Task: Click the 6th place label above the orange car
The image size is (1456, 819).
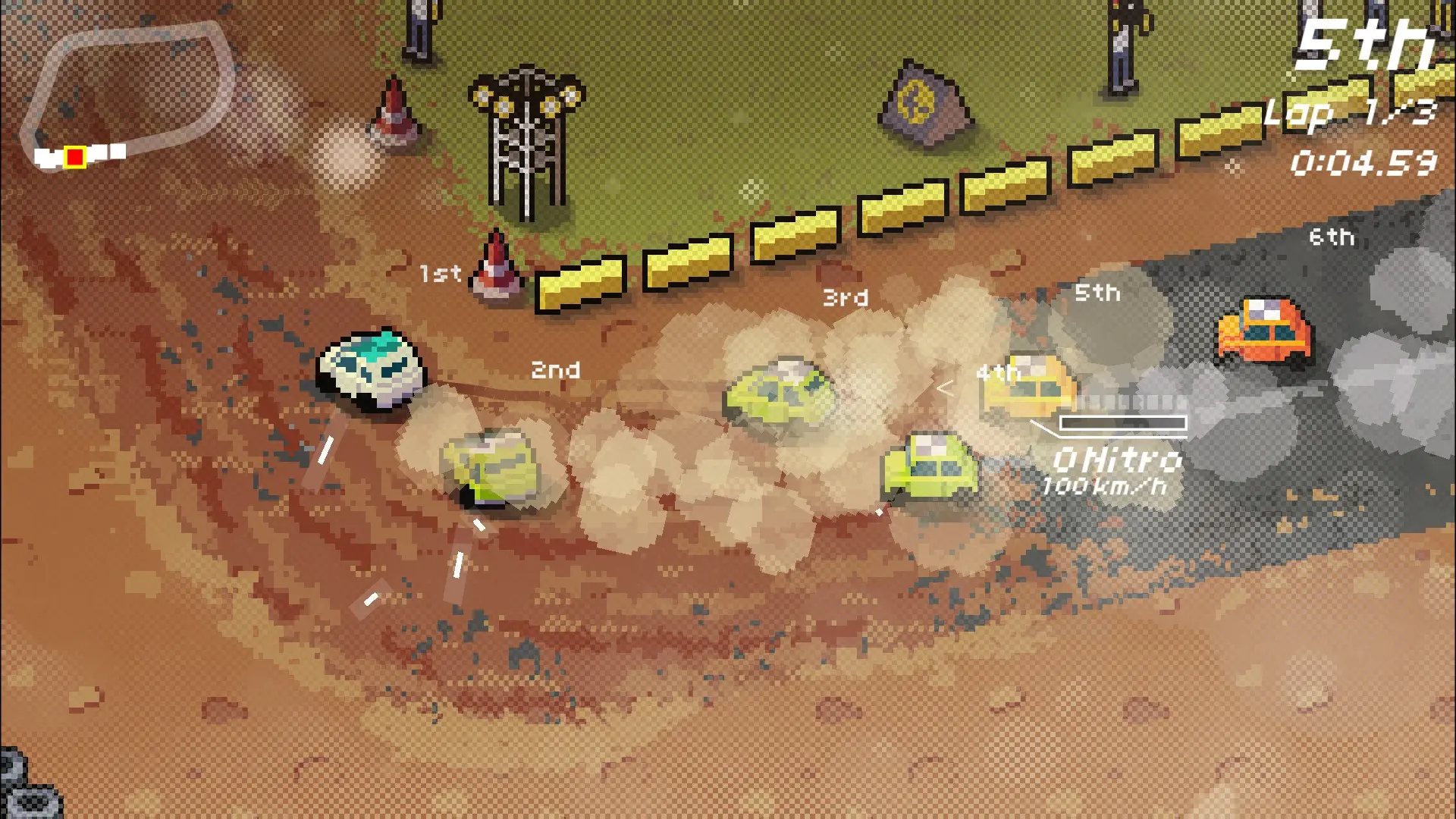Action: coord(1332,237)
